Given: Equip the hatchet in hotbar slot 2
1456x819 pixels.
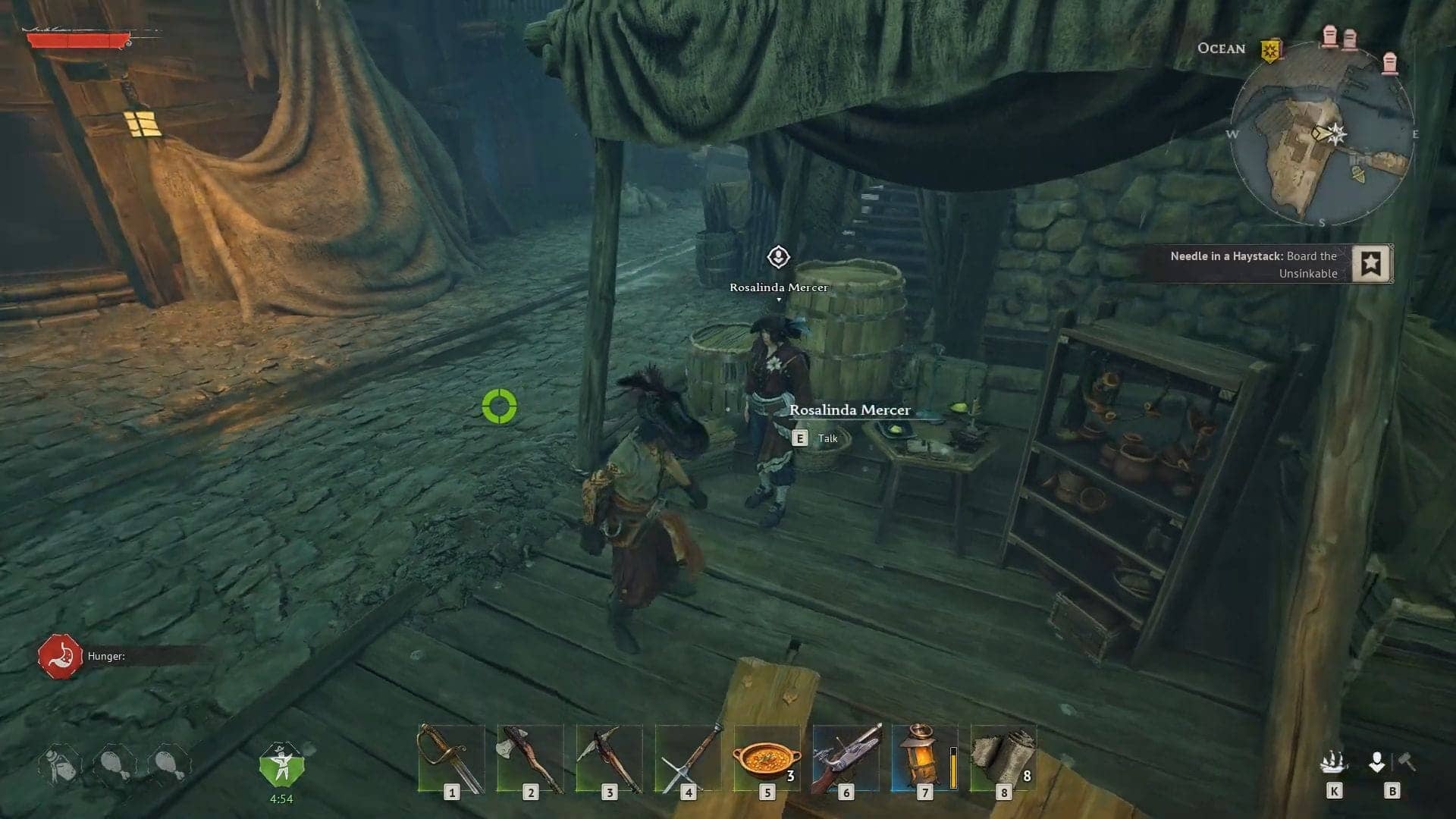Looking at the screenshot, I should pyautogui.click(x=530, y=758).
